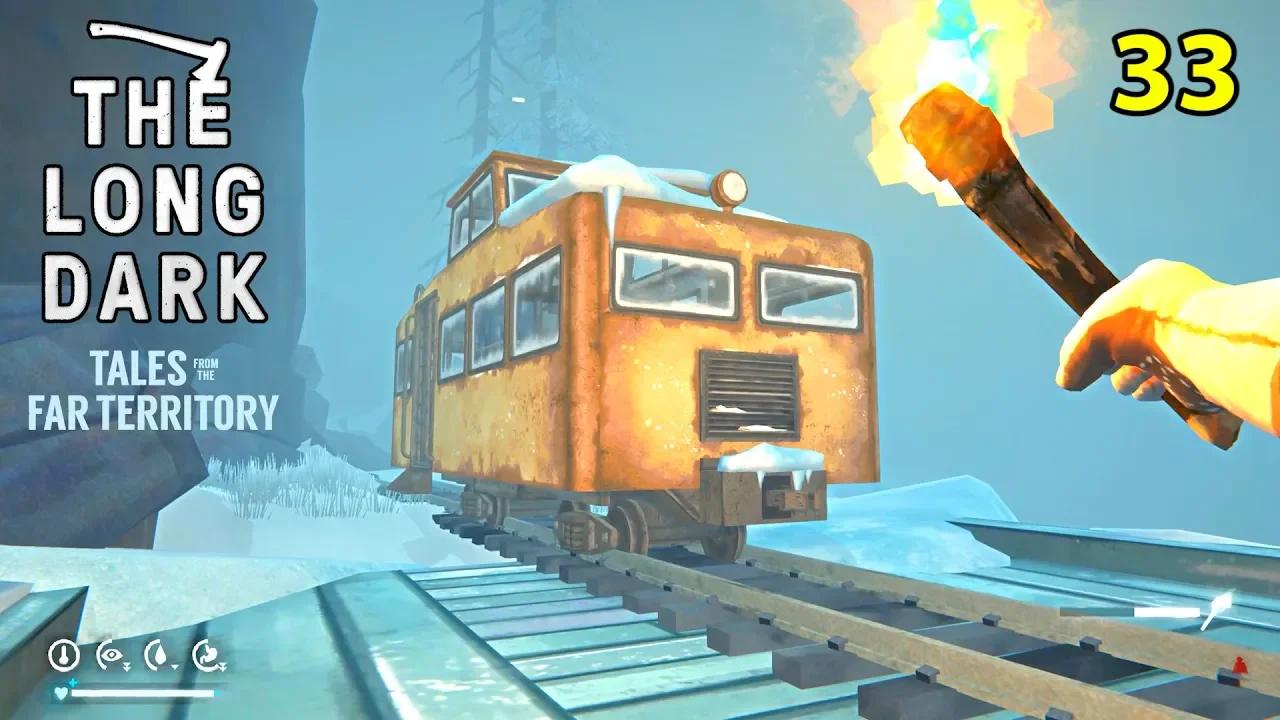Select the fatigue eye status icon

click(111, 654)
